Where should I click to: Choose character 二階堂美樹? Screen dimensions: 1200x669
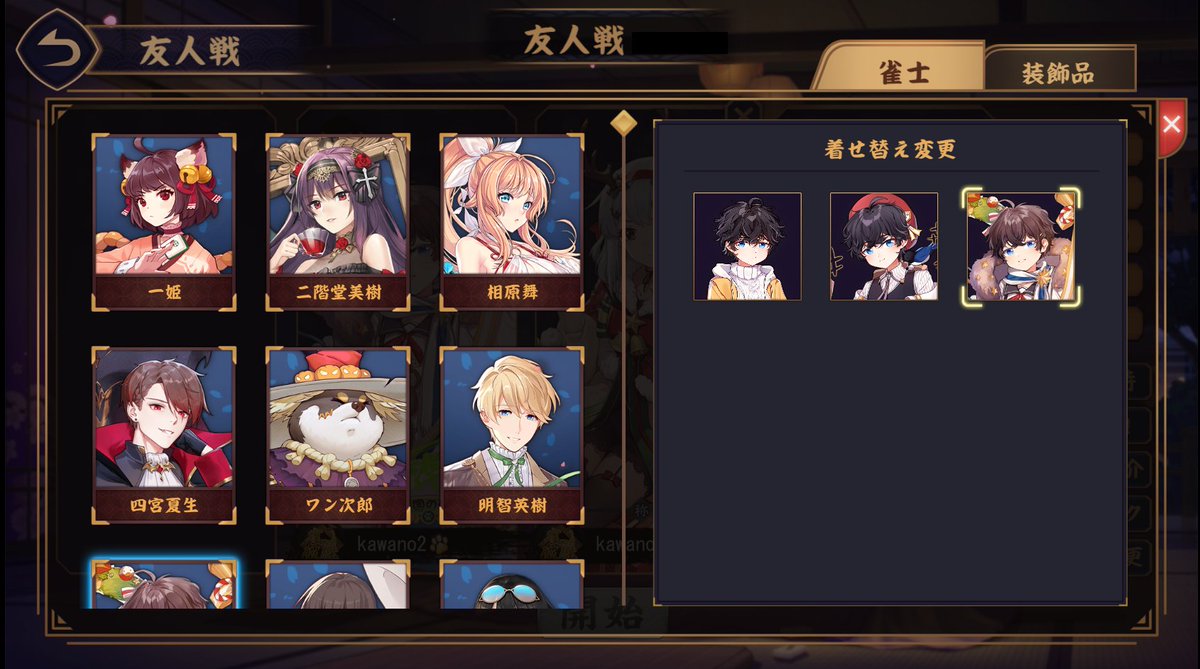(x=338, y=221)
